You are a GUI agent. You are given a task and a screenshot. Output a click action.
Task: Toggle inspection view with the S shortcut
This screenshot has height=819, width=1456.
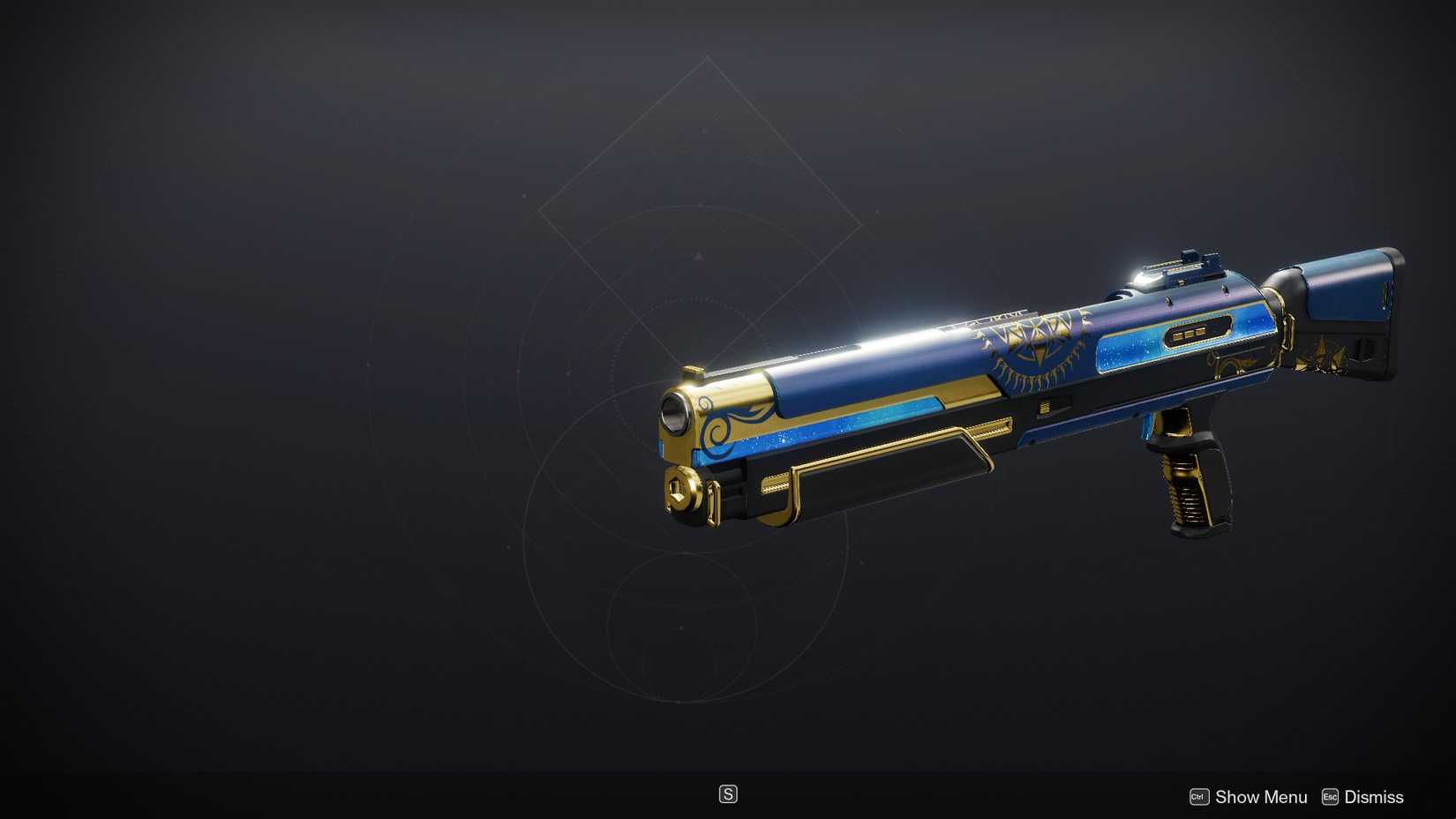(x=728, y=794)
